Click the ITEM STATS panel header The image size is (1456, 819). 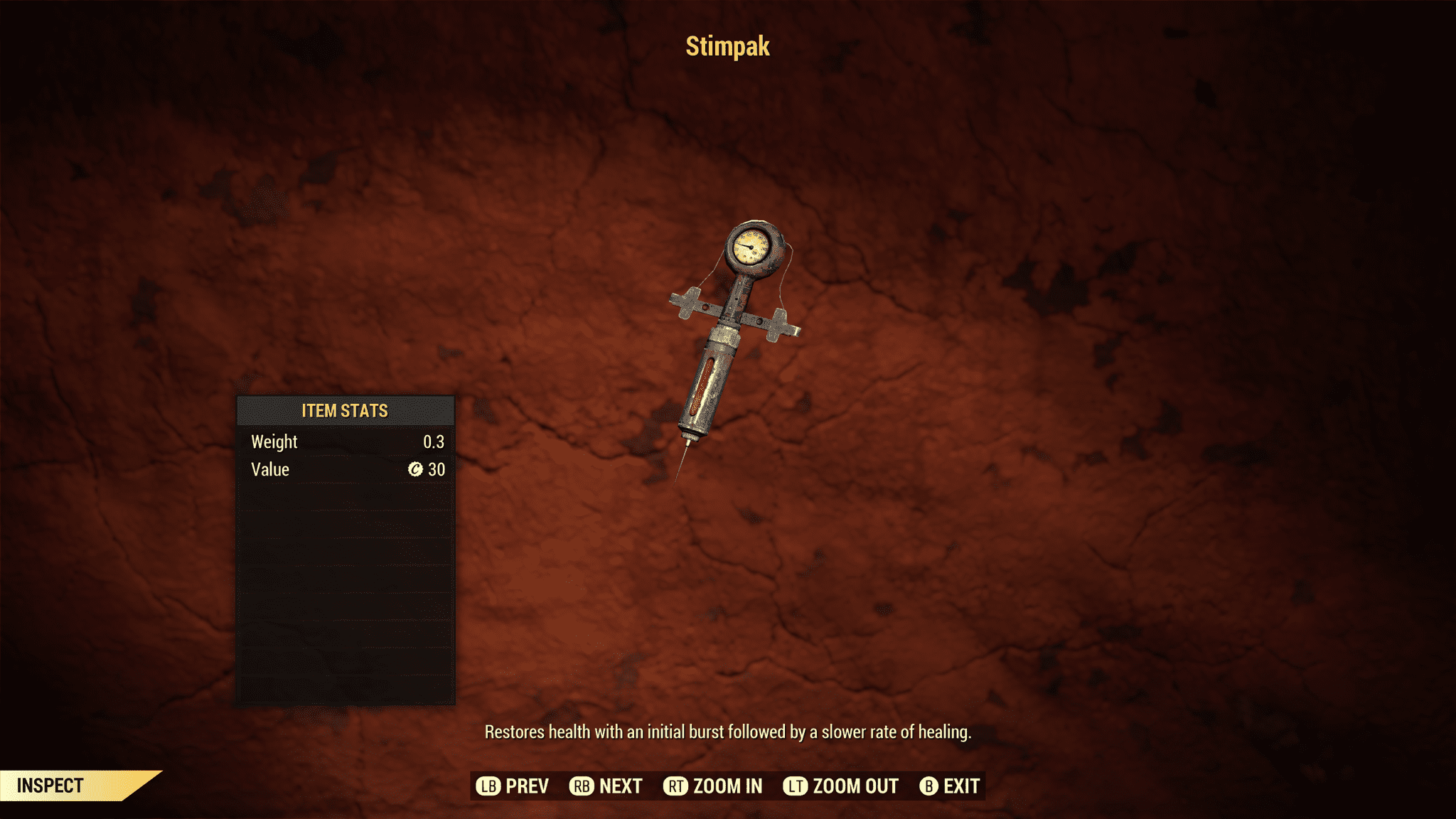[344, 411]
